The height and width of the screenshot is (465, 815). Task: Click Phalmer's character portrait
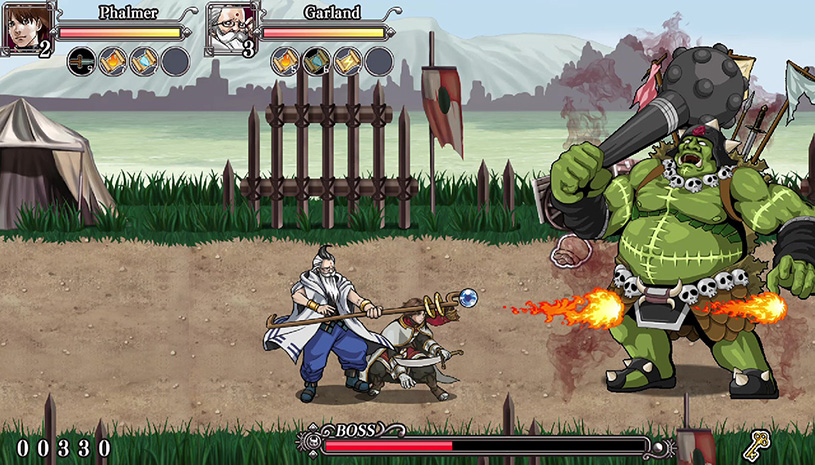[x=28, y=27]
